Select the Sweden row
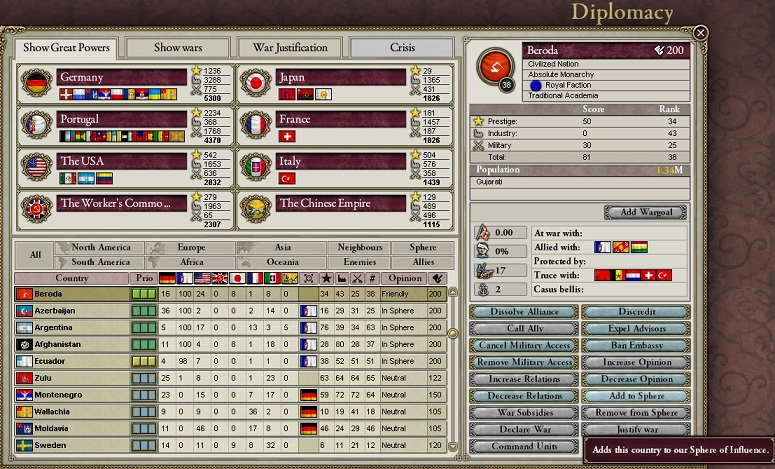This screenshot has height=469, width=775. tap(70, 444)
